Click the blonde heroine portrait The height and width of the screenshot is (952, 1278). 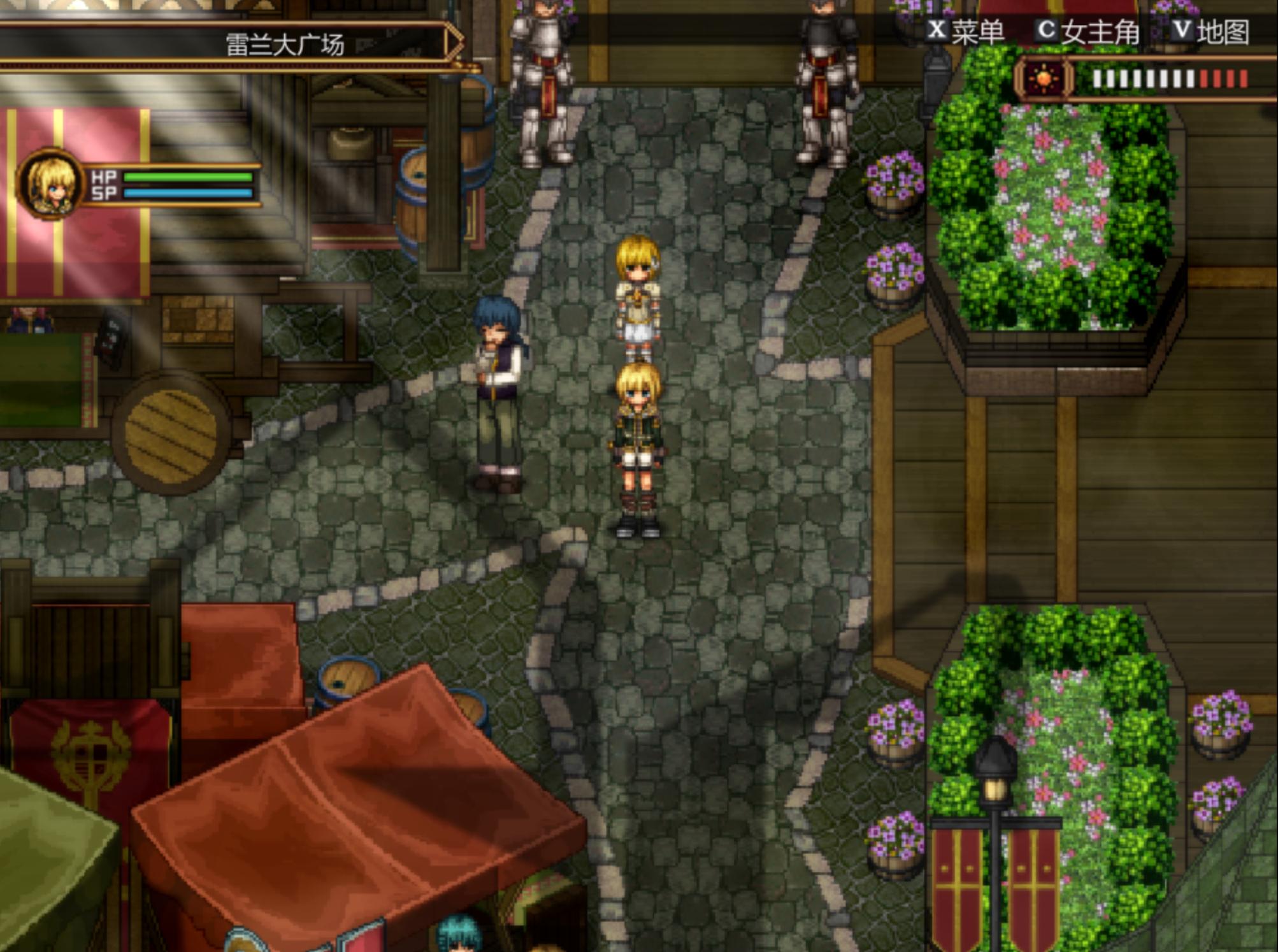coord(50,184)
